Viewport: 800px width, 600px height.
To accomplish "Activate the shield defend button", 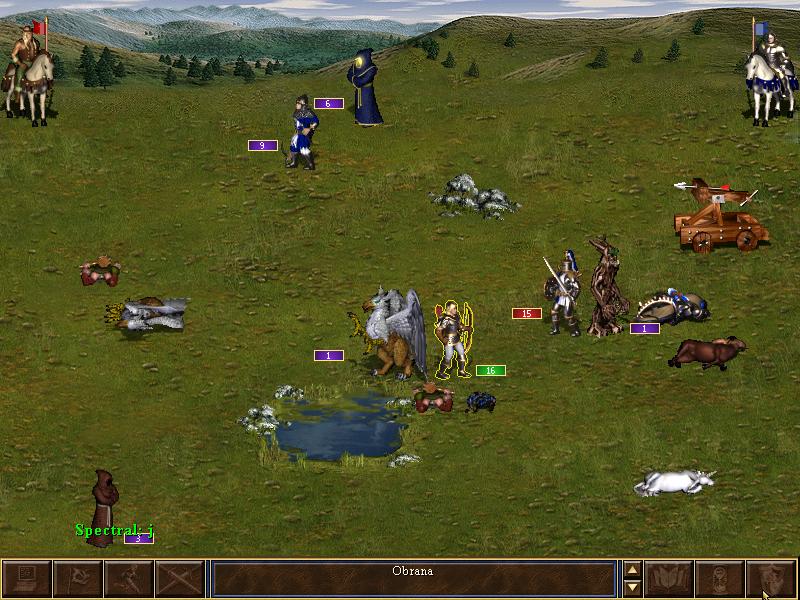I will coord(771,579).
